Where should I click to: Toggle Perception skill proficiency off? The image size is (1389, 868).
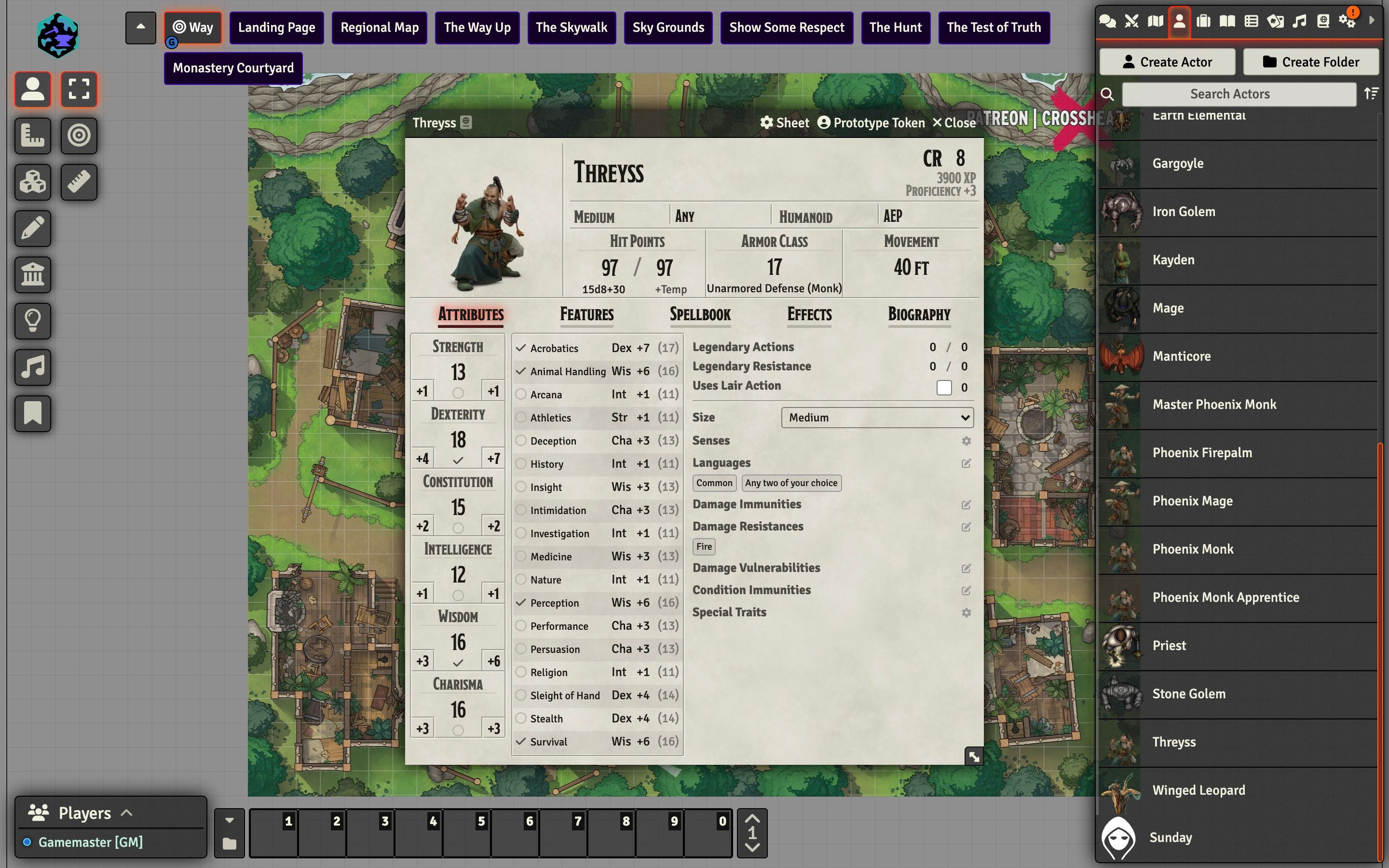point(520,602)
